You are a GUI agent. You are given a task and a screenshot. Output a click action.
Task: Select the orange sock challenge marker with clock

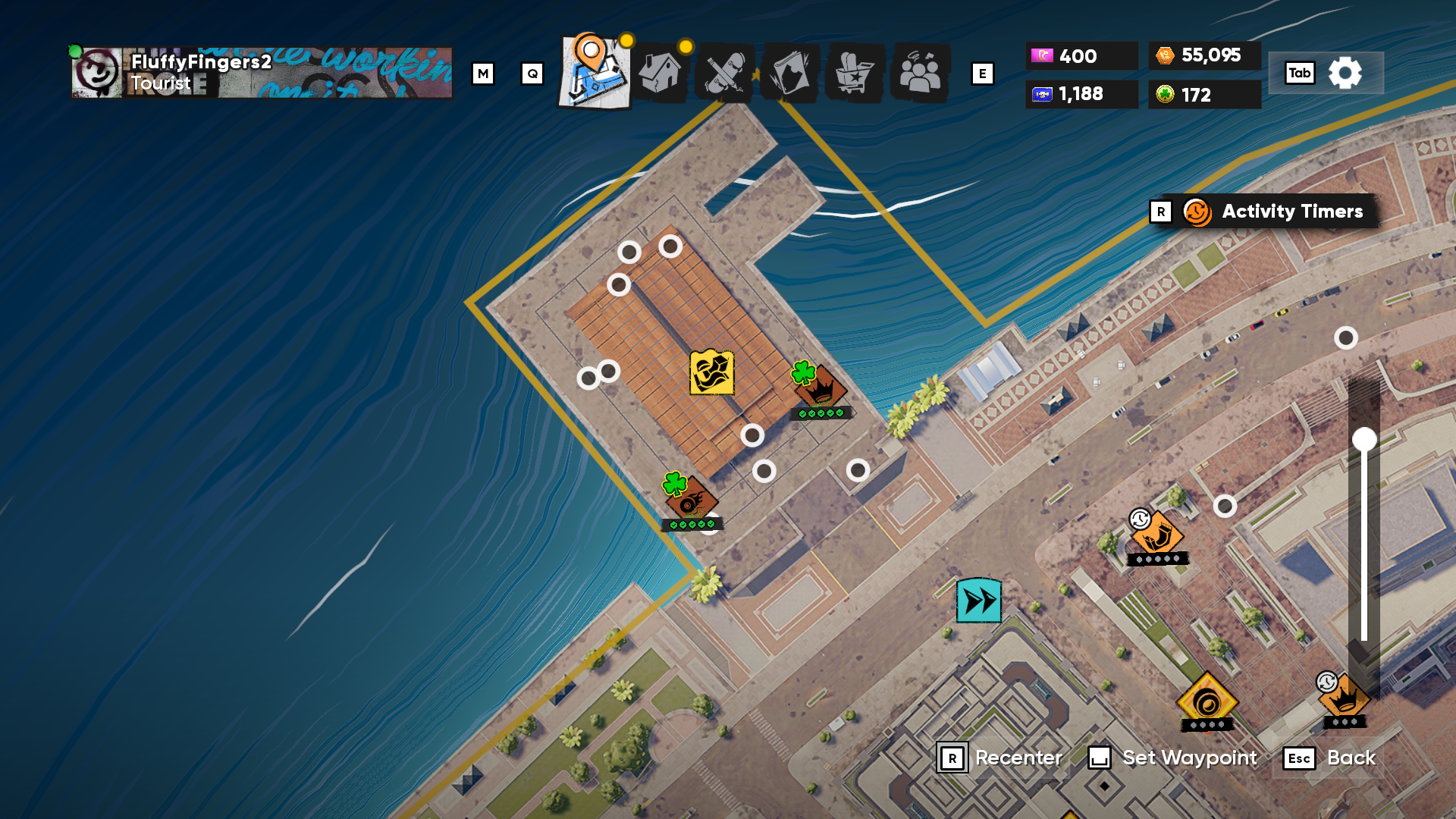(x=1157, y=535)
